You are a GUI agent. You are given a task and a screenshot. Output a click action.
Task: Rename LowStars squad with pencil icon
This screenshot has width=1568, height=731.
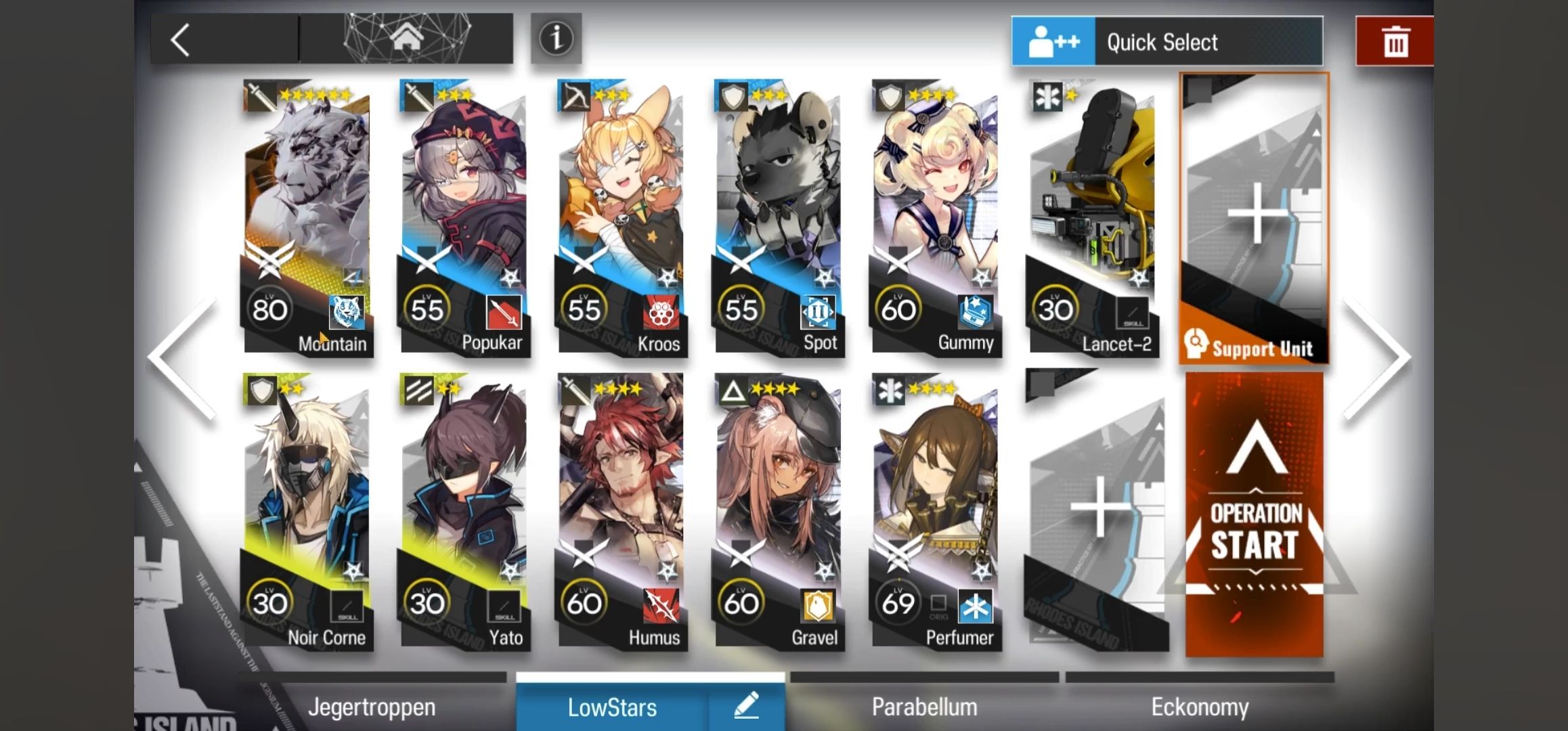click(x=747, y=707)
